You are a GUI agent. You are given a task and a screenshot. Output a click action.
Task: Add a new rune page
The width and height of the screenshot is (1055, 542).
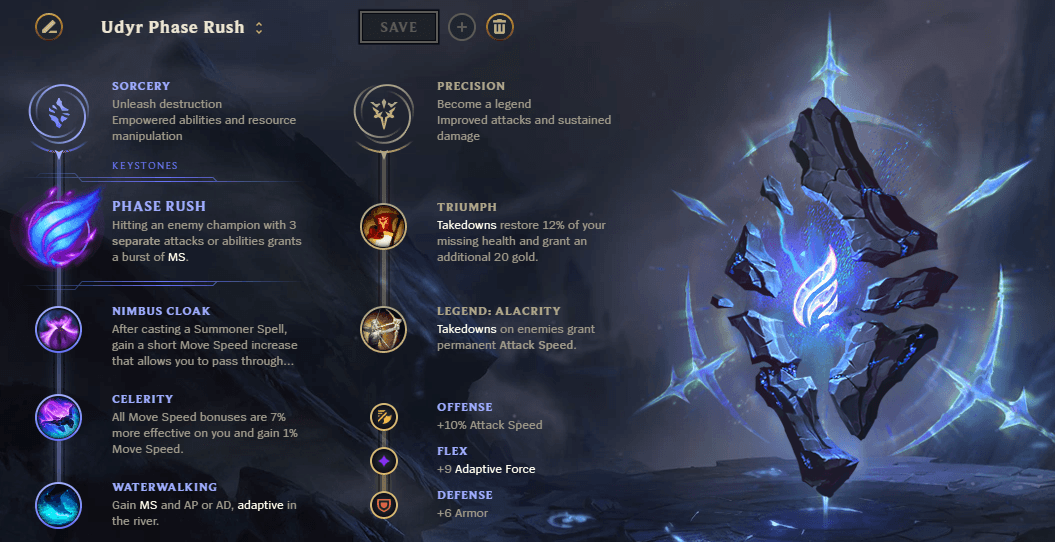pos(461,27)
